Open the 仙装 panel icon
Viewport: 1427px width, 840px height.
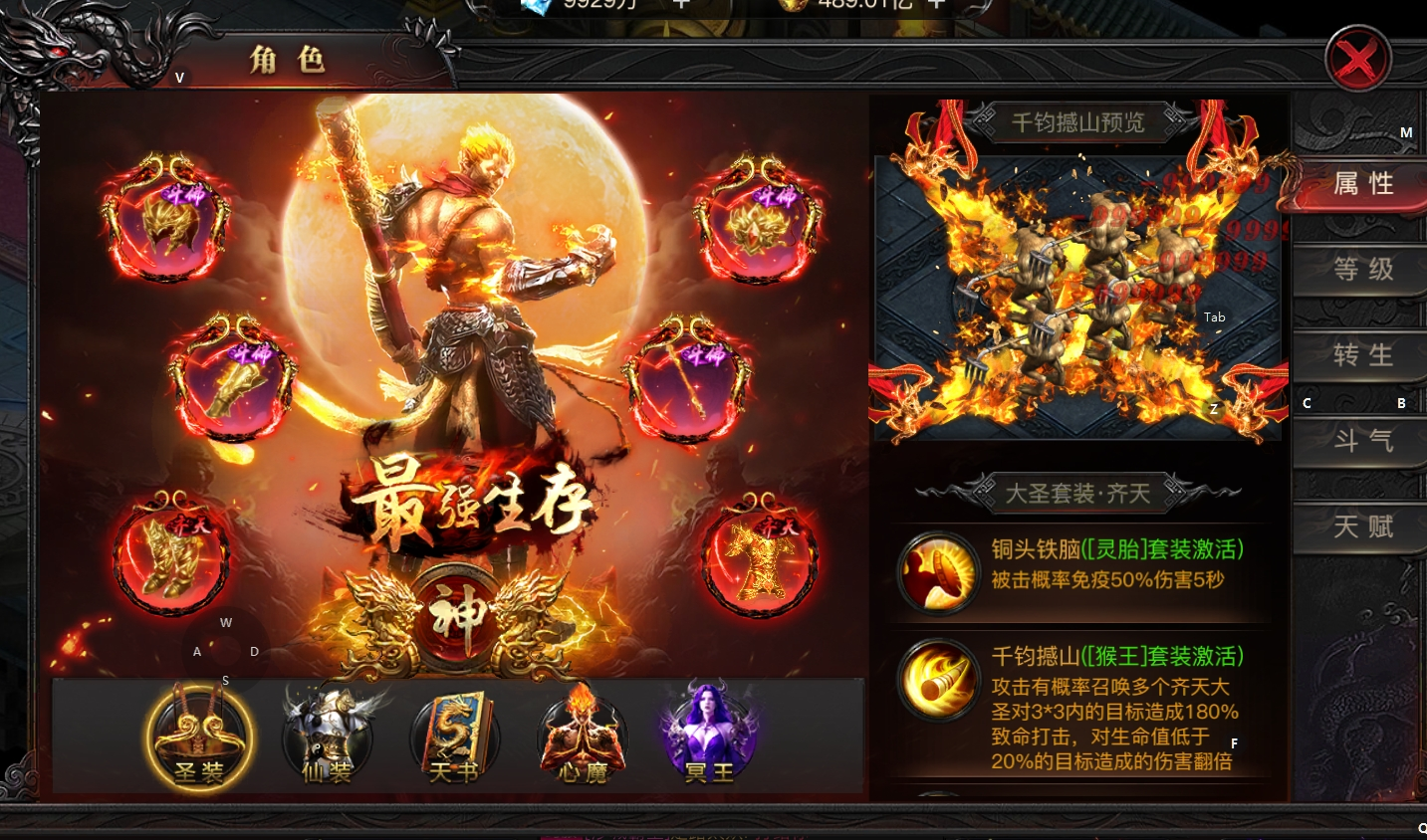point(327,736)
